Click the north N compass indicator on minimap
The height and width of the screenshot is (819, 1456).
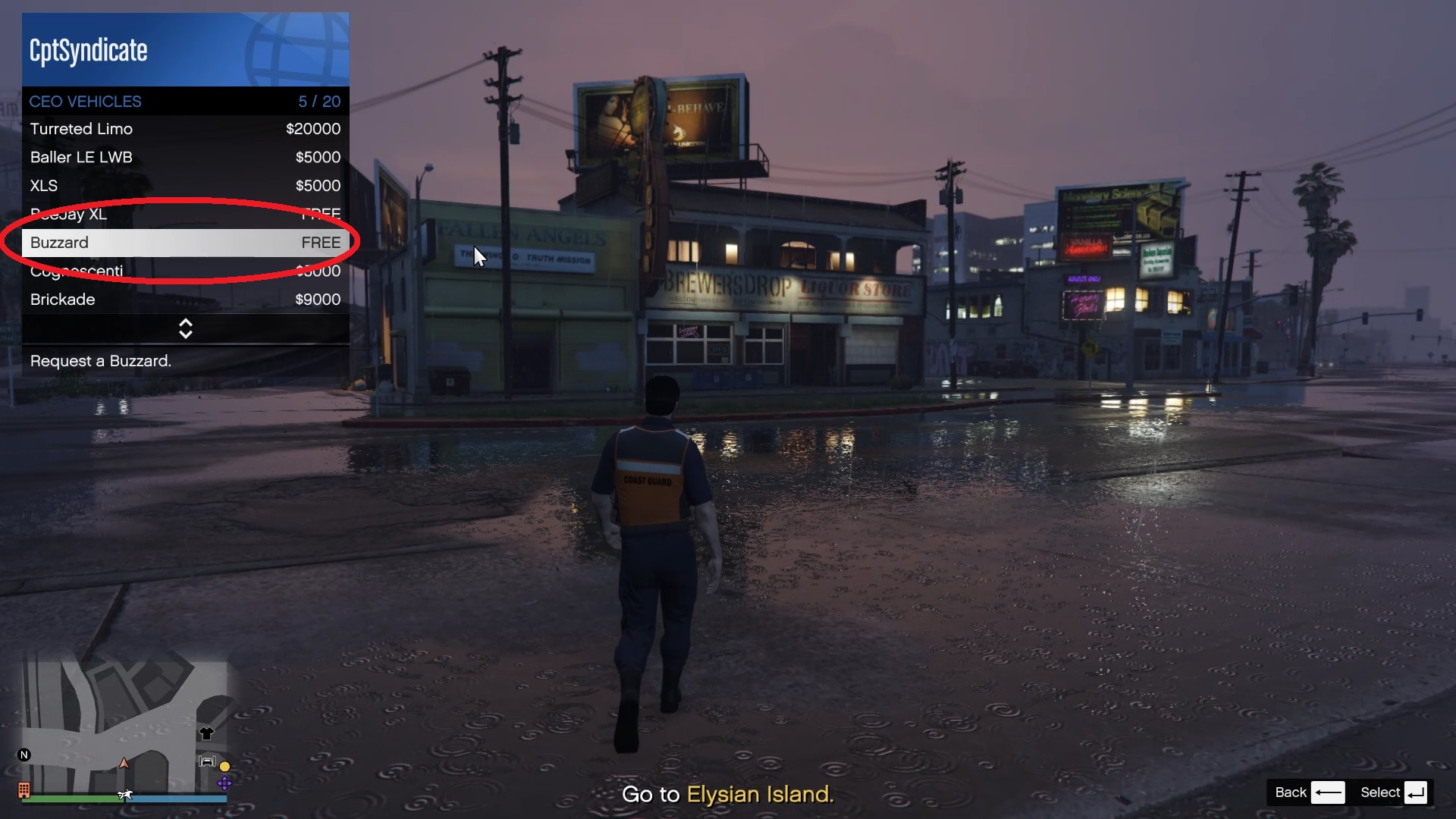pyautogui.click(x=24, y=754)
